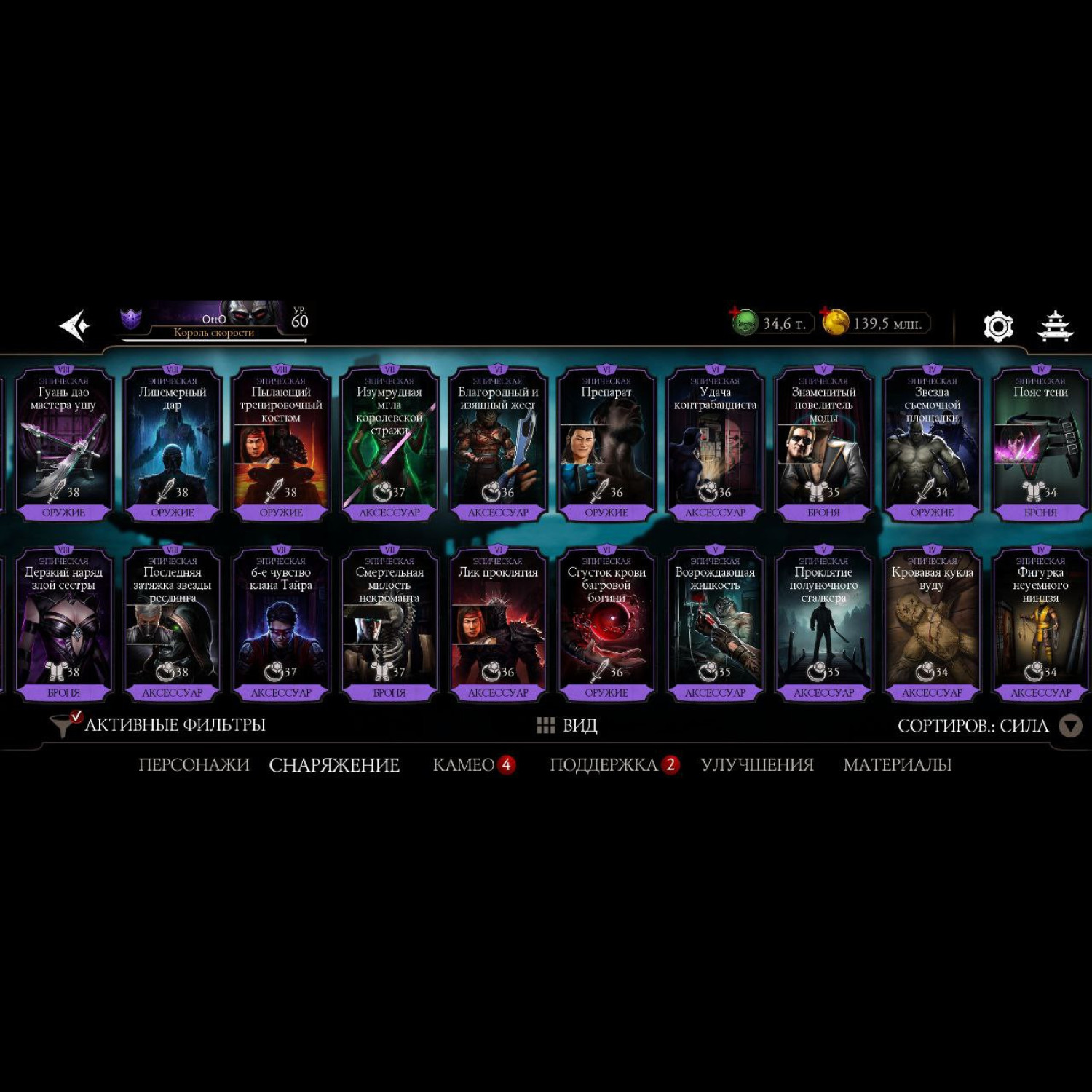Select the Гуань дао мастера ушу card
Screen dimensions: 1092x1092
tap(64, 444)
